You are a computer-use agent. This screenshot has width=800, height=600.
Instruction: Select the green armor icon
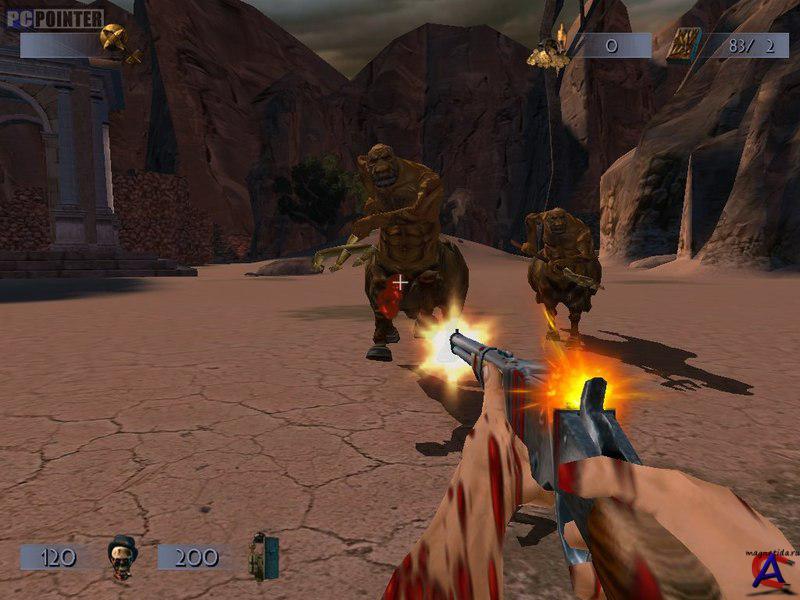264,557
